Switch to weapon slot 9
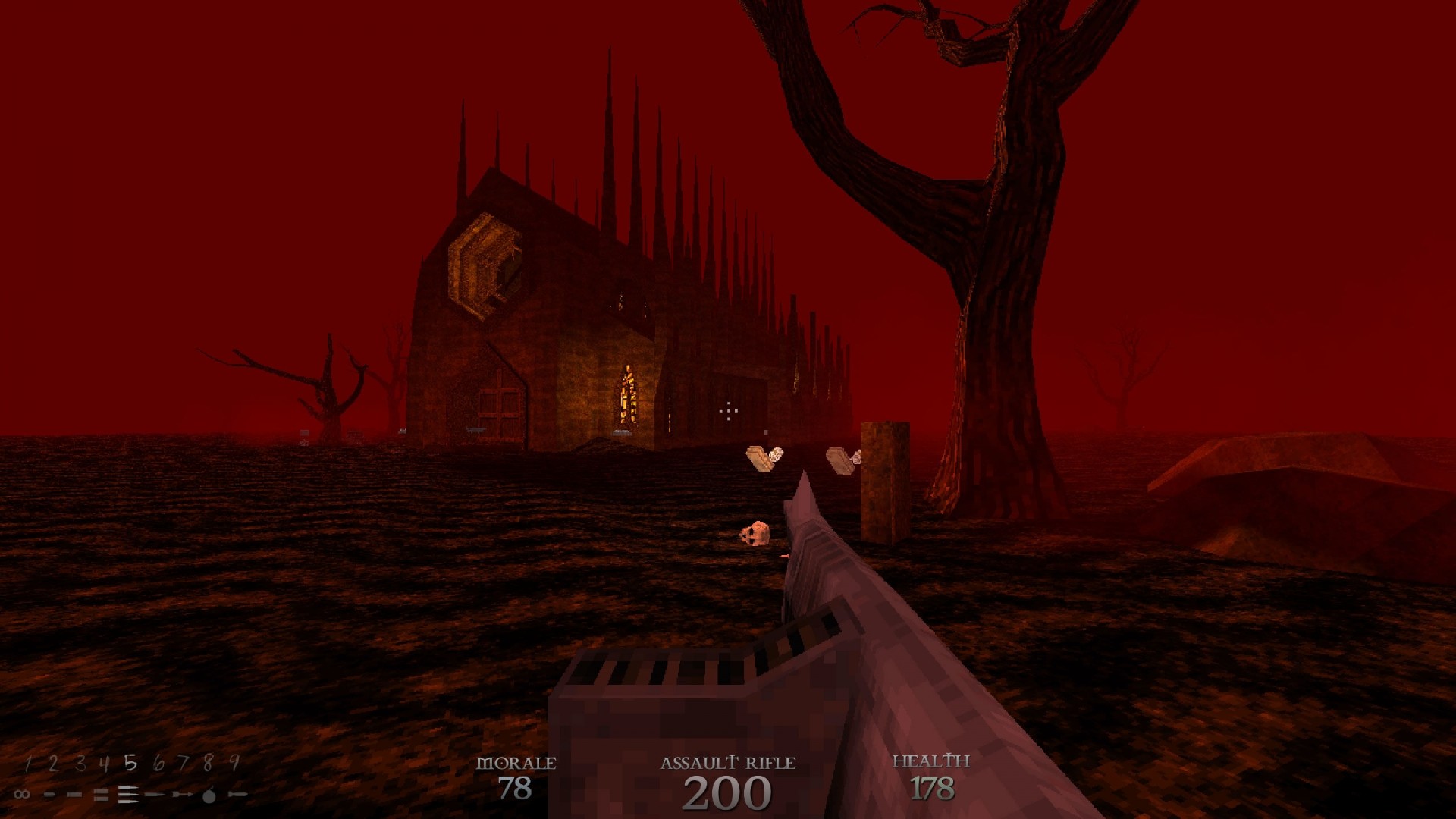The height and width of the screenshot is (819, 1456). [234, 763]
